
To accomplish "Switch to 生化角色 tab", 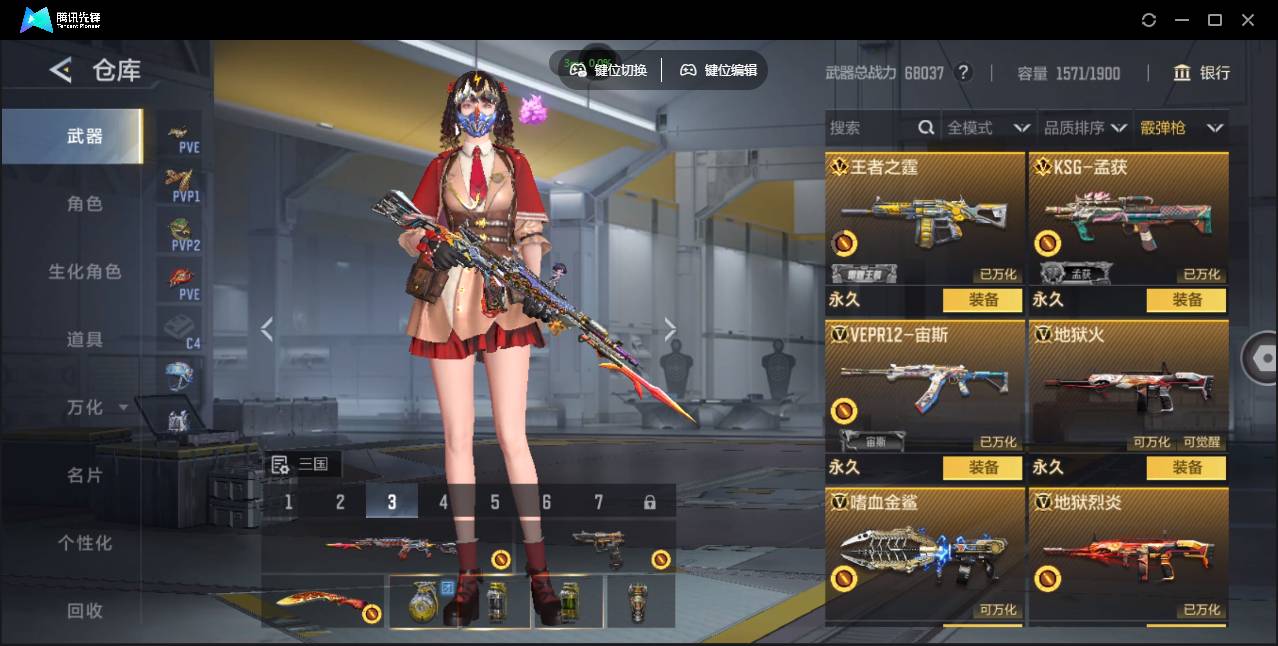I will (x=85, y=272).
